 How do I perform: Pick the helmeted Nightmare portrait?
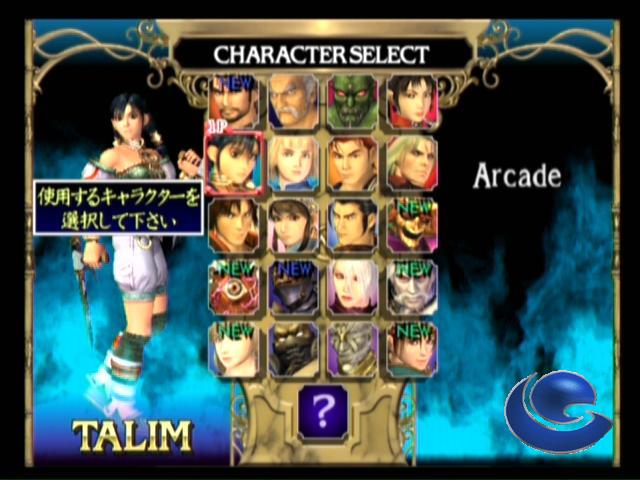pos(293,286)
